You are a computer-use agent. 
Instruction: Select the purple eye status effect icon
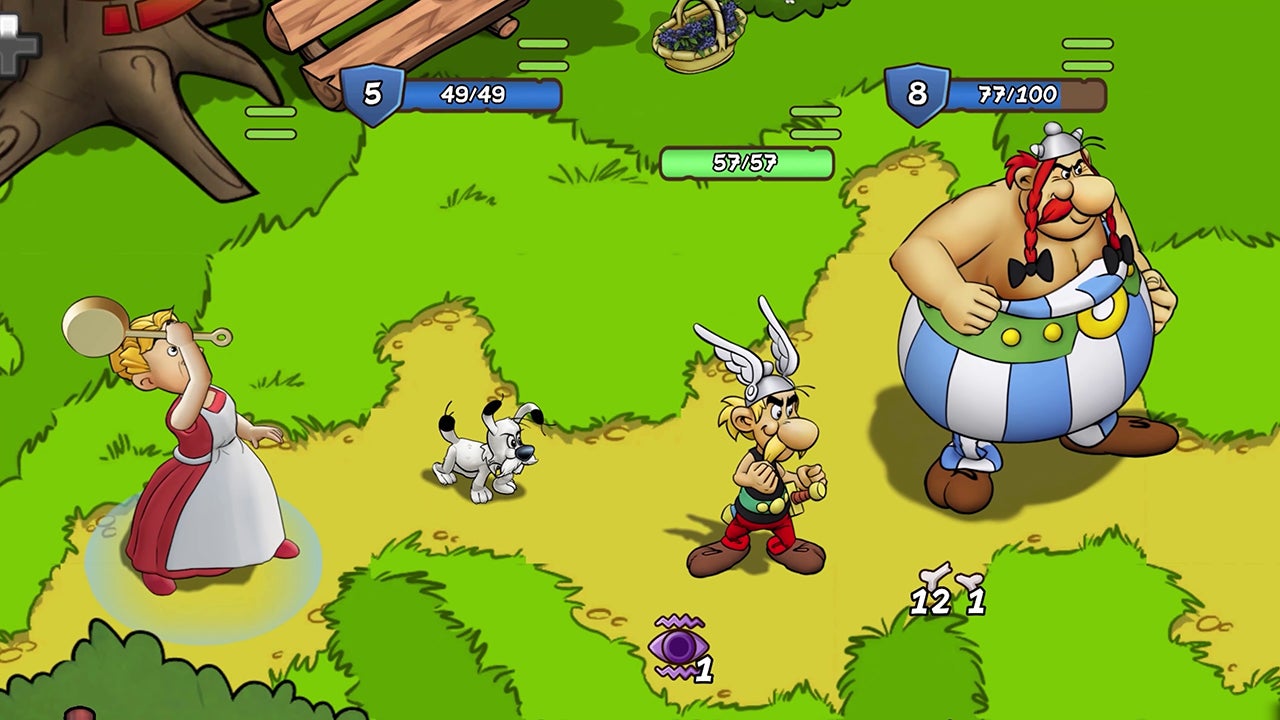(679, 647)
